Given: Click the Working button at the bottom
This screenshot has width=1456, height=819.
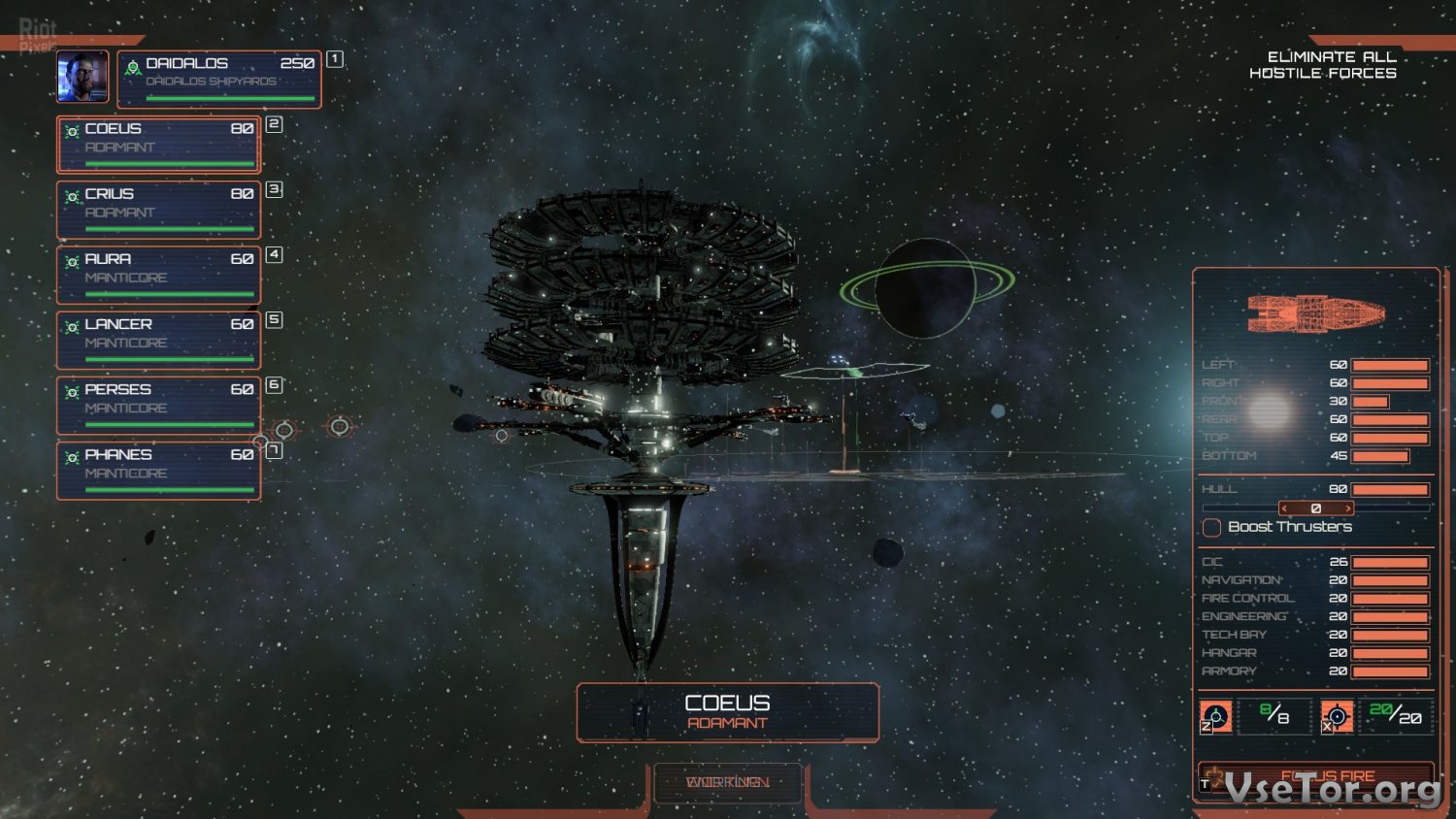Looking at the screenshot, I should (728, 782).
